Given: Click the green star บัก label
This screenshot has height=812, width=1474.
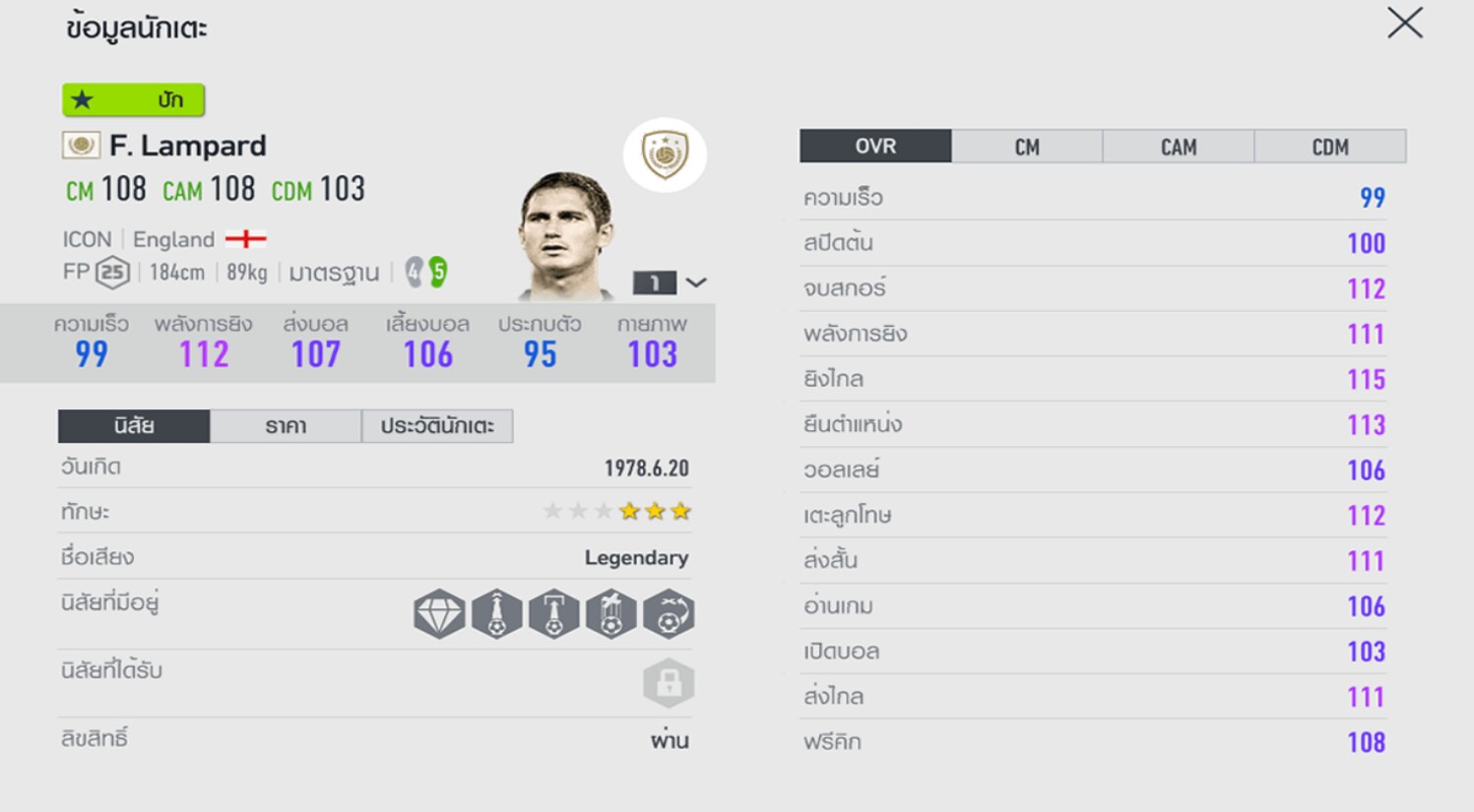Looking at the screenshot, I should (134, 99).
